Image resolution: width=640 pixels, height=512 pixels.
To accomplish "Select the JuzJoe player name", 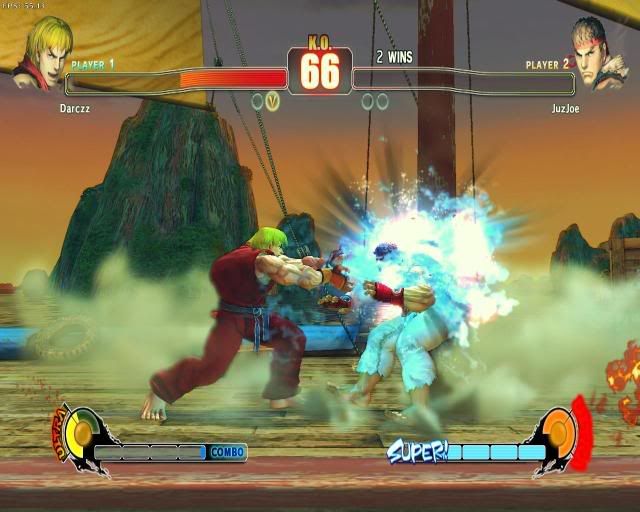I will coord(564,108).
